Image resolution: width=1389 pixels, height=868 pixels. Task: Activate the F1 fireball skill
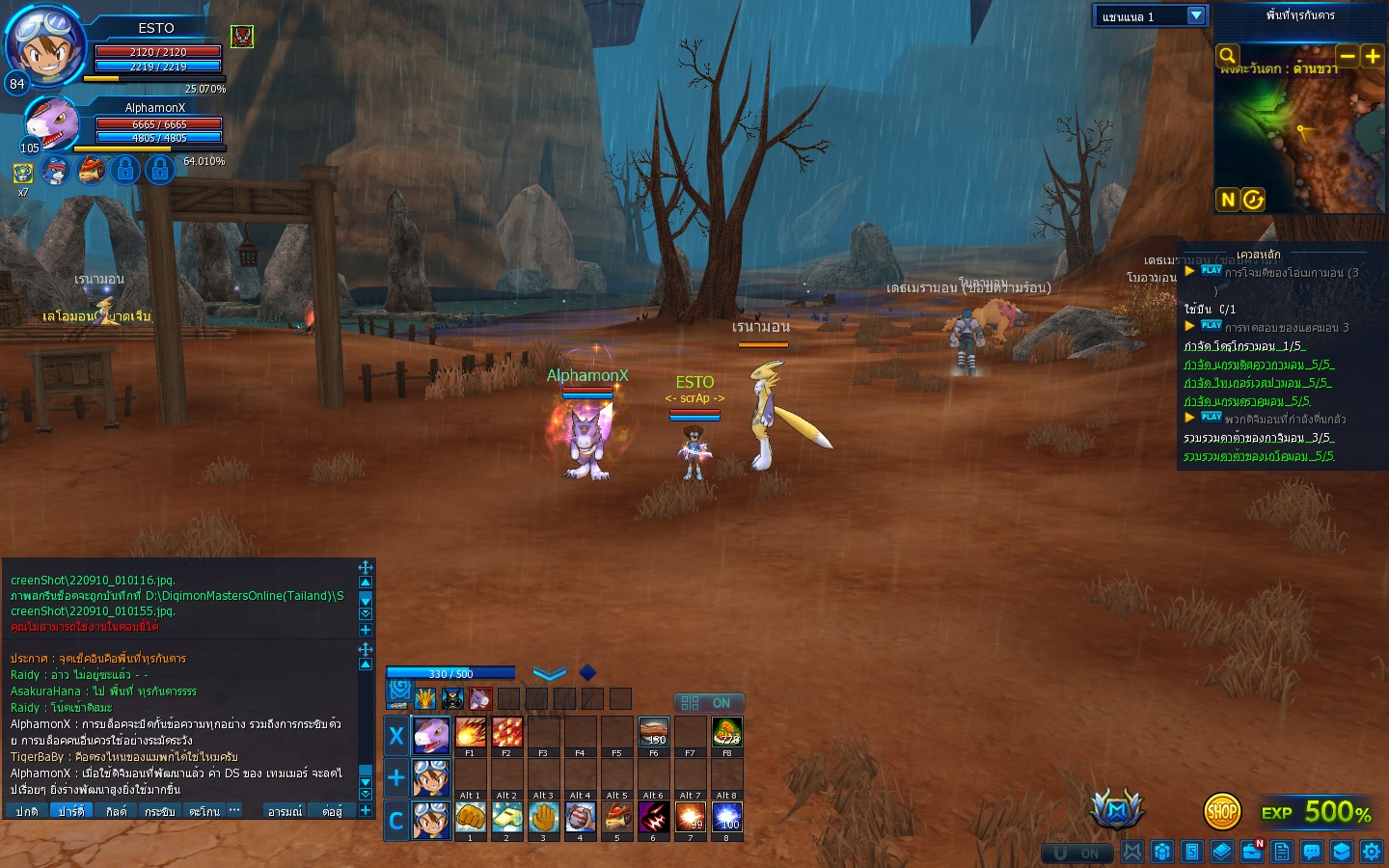pos(470,734)
